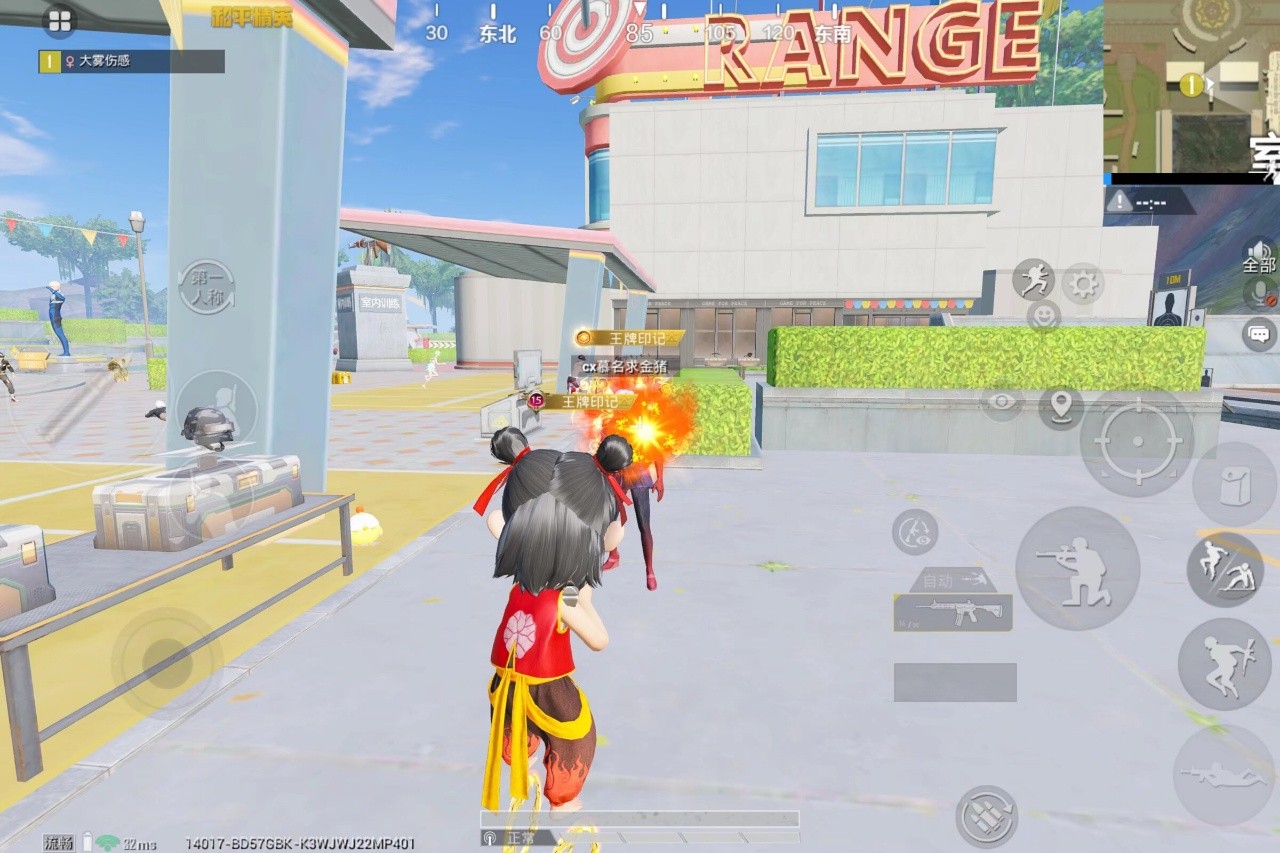Switch to first-person view (第一人称)
This screenshot has height=853, width=1280.
pos(206,286)
